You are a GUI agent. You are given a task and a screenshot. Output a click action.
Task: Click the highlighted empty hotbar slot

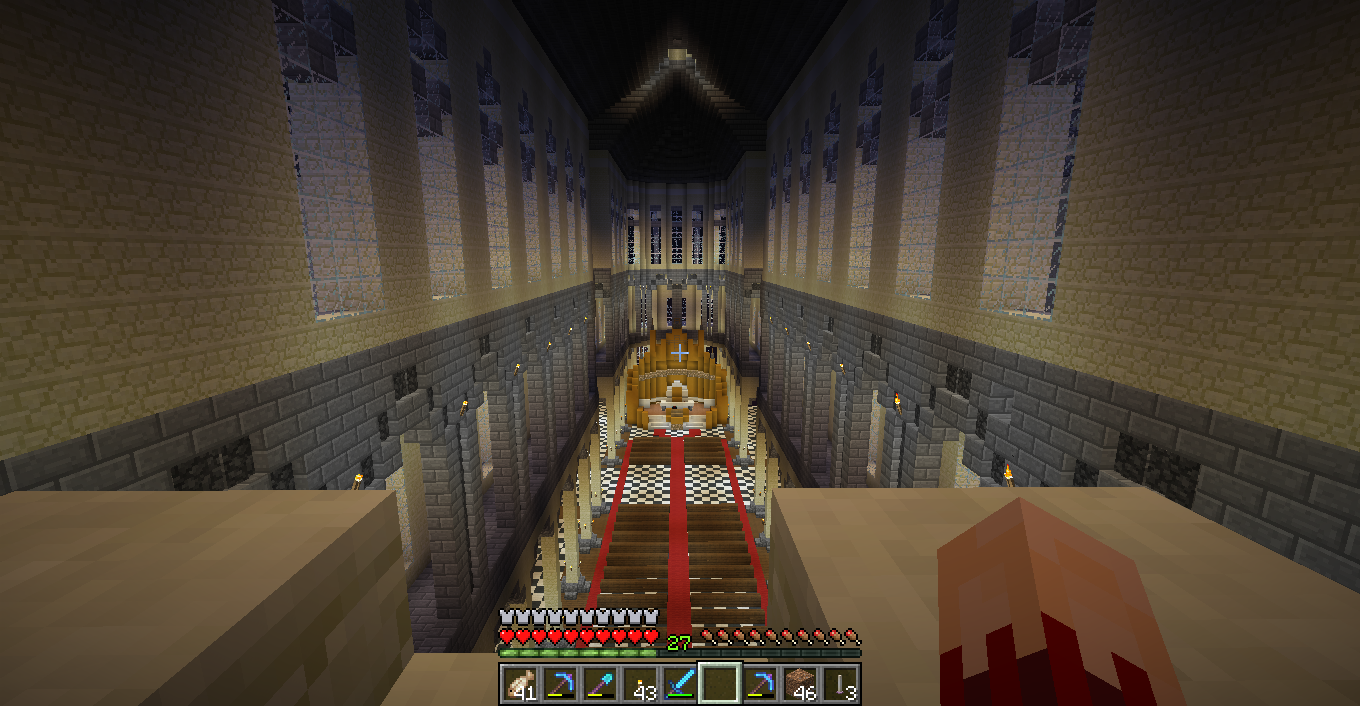tap(720, 685)
